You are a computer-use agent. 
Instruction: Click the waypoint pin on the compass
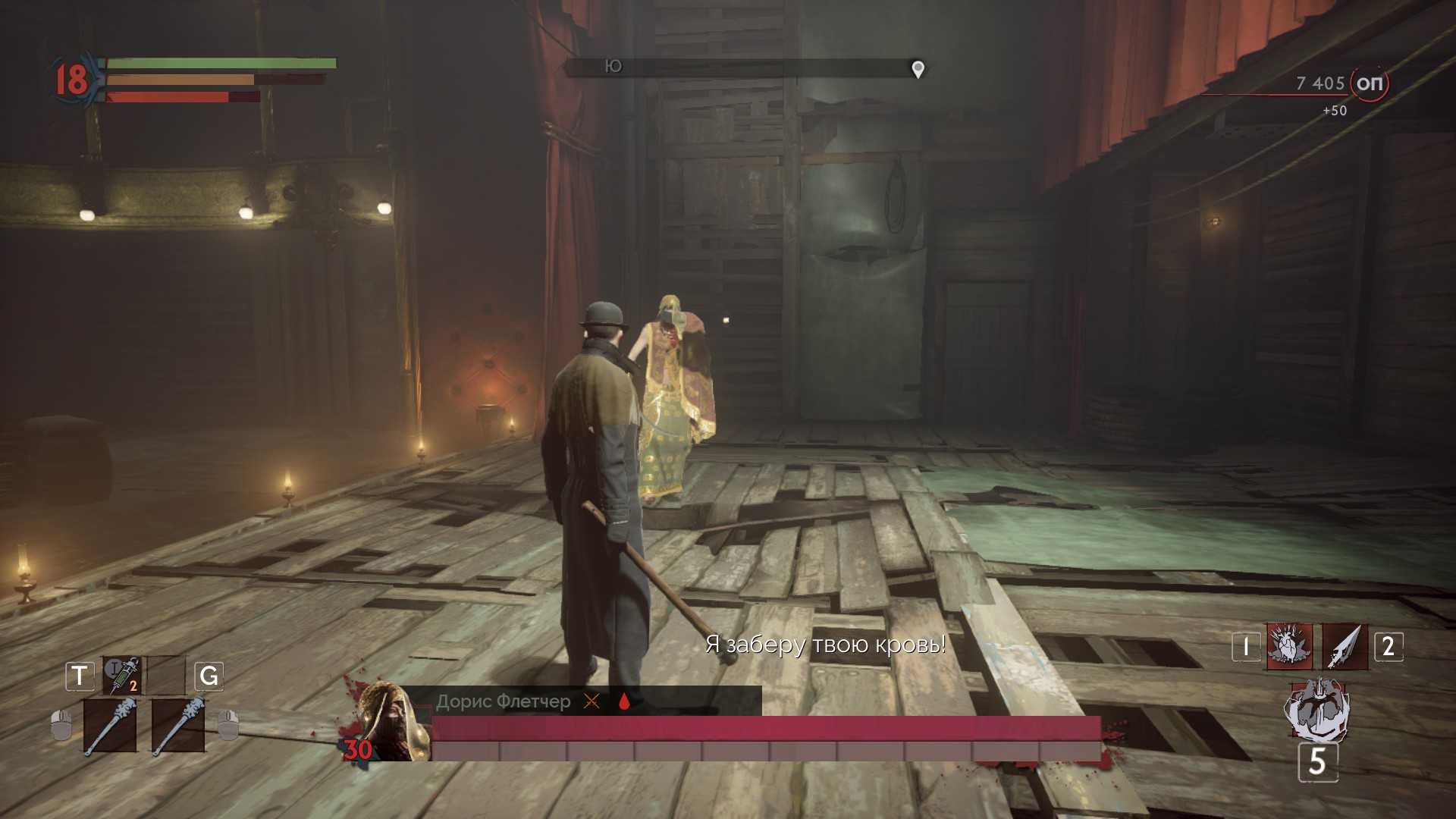point(918,69)
